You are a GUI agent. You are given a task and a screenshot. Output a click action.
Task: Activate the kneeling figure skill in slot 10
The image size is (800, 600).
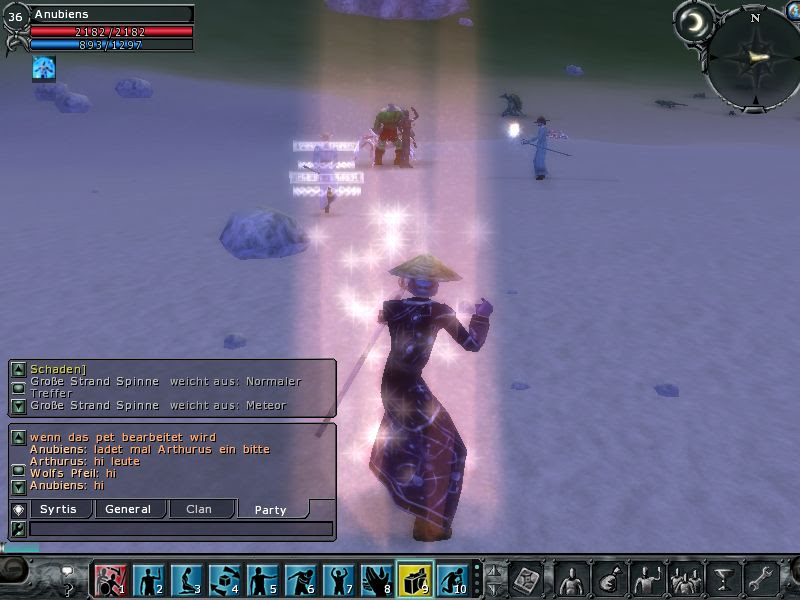pyautogui.click(x=452, y=580)
